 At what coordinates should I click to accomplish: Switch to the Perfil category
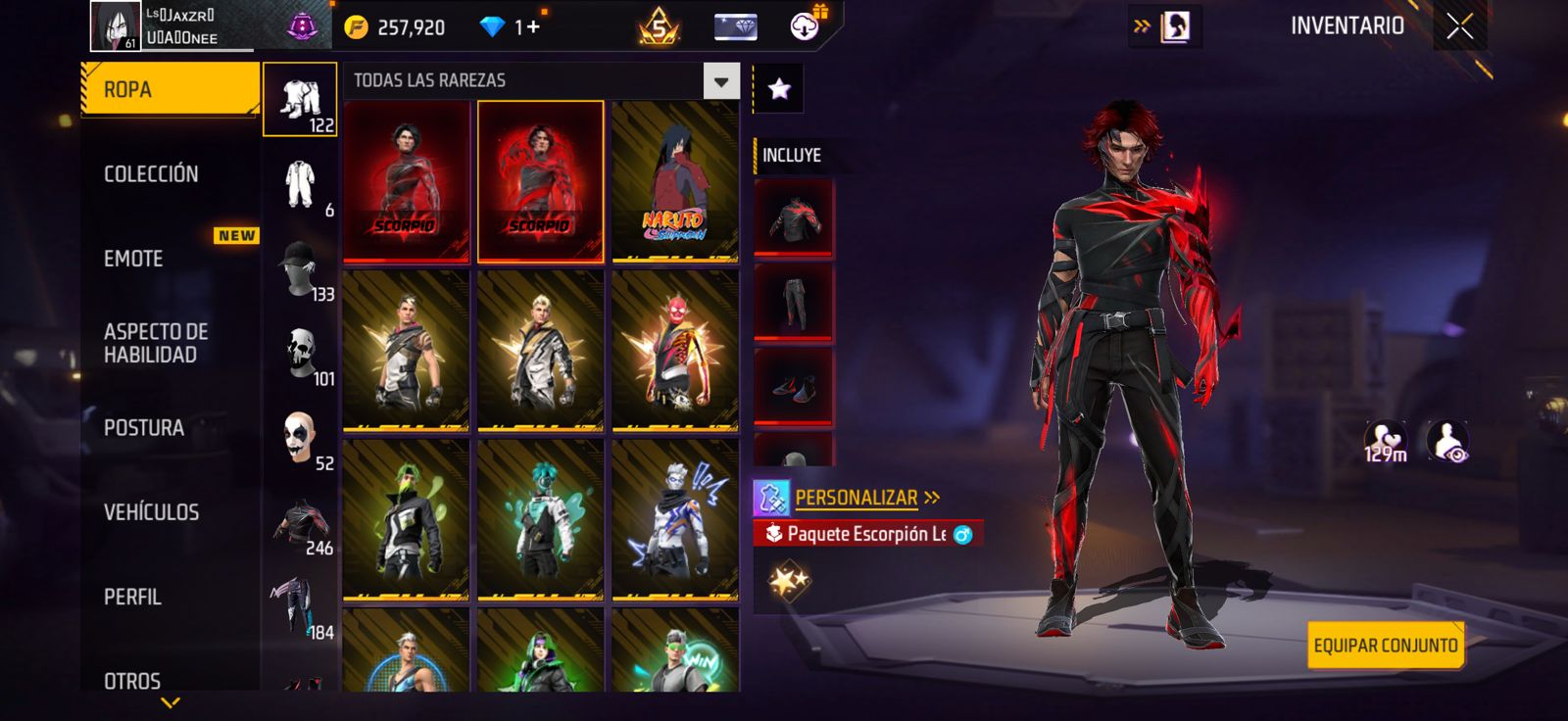pyautogui.click(x=133, y=597)
